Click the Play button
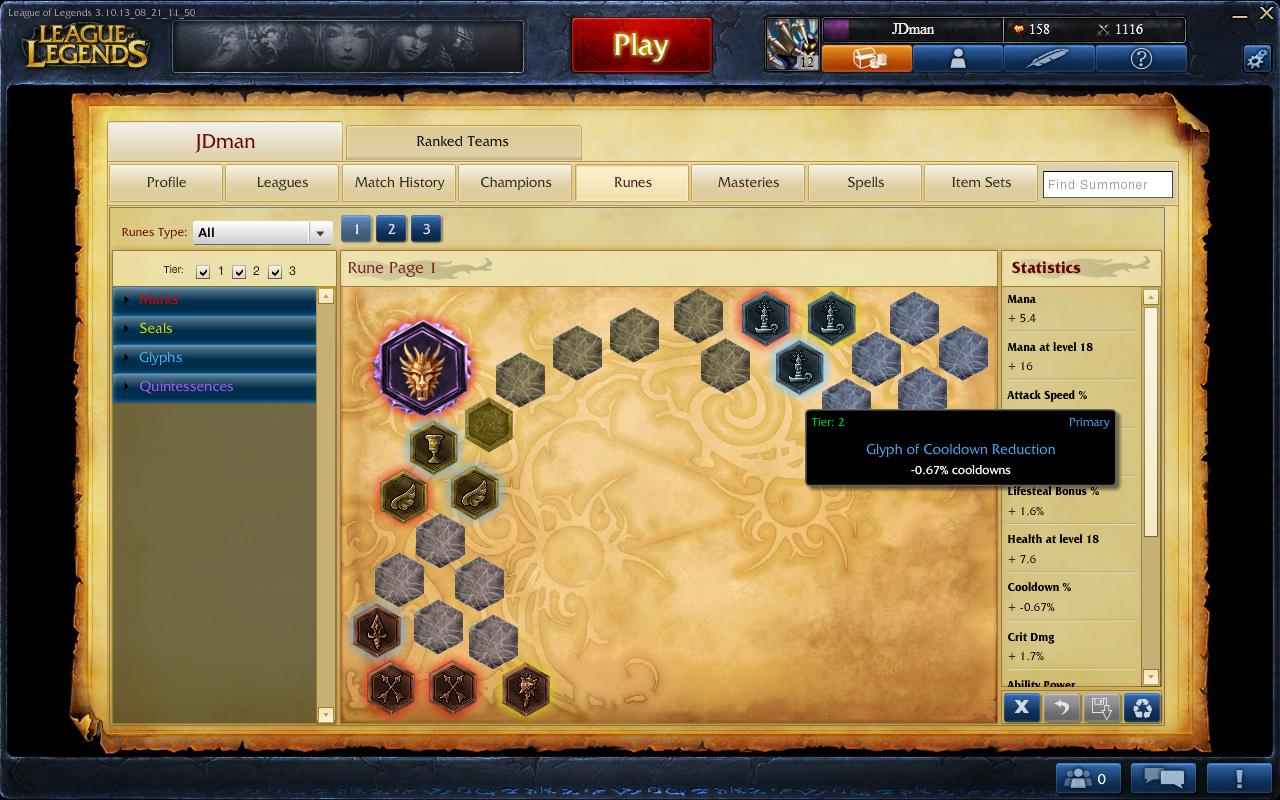The image size is (1280, 800). (640, 45)
